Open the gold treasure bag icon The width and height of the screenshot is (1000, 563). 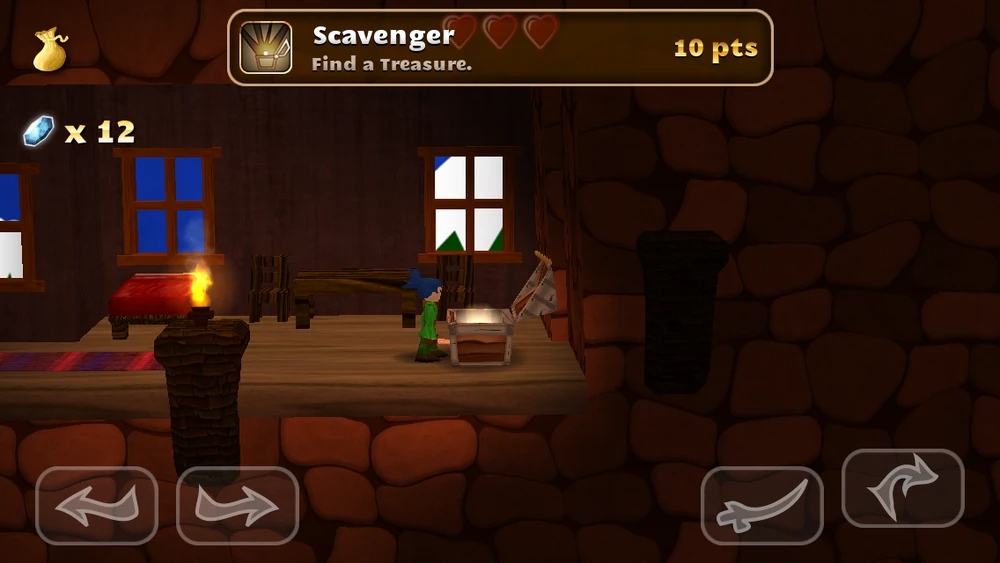click(x=50, y=49)
